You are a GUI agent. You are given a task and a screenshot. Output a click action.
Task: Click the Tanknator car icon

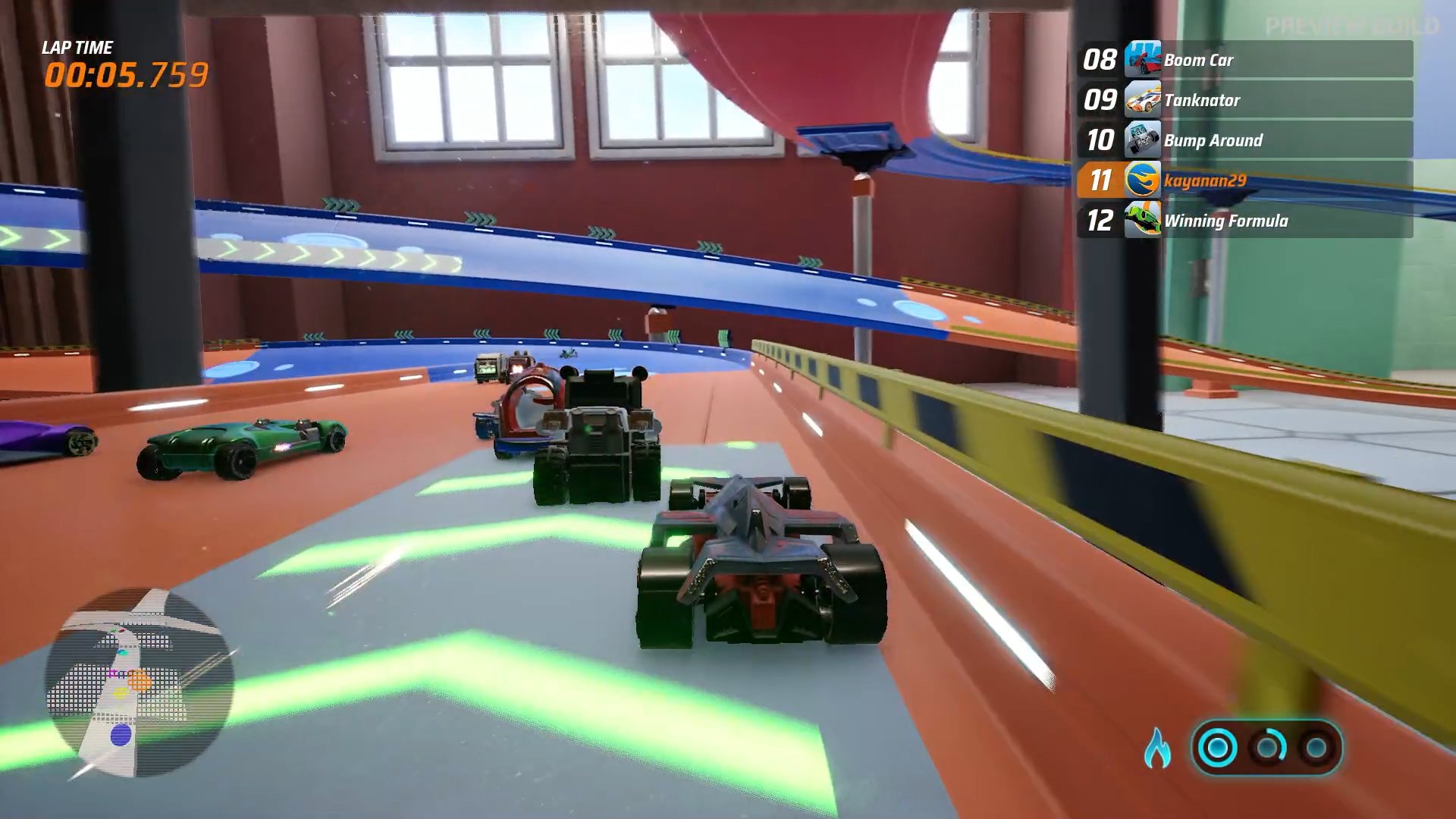1145,100
